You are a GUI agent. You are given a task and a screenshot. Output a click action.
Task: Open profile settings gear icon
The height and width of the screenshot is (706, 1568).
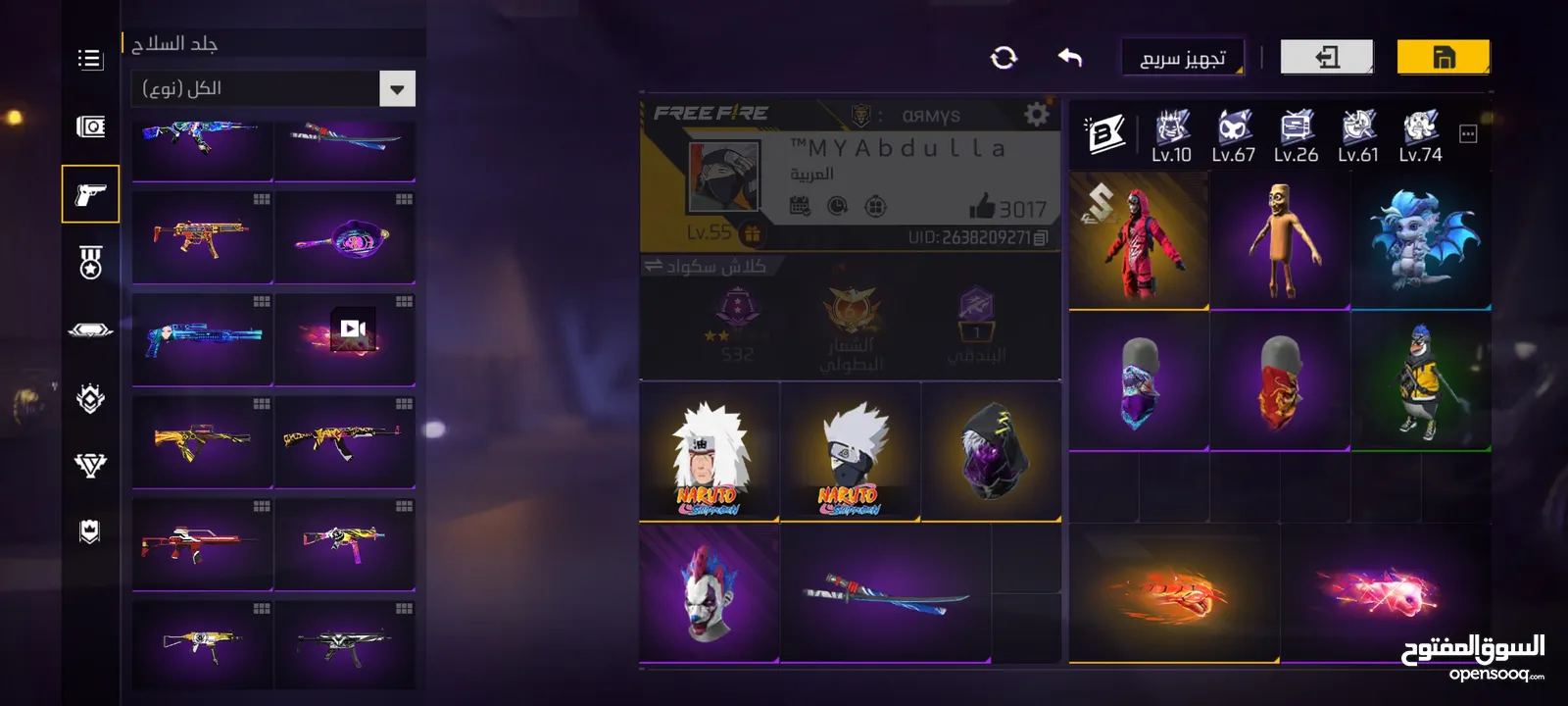click(x=1036, y=115)
